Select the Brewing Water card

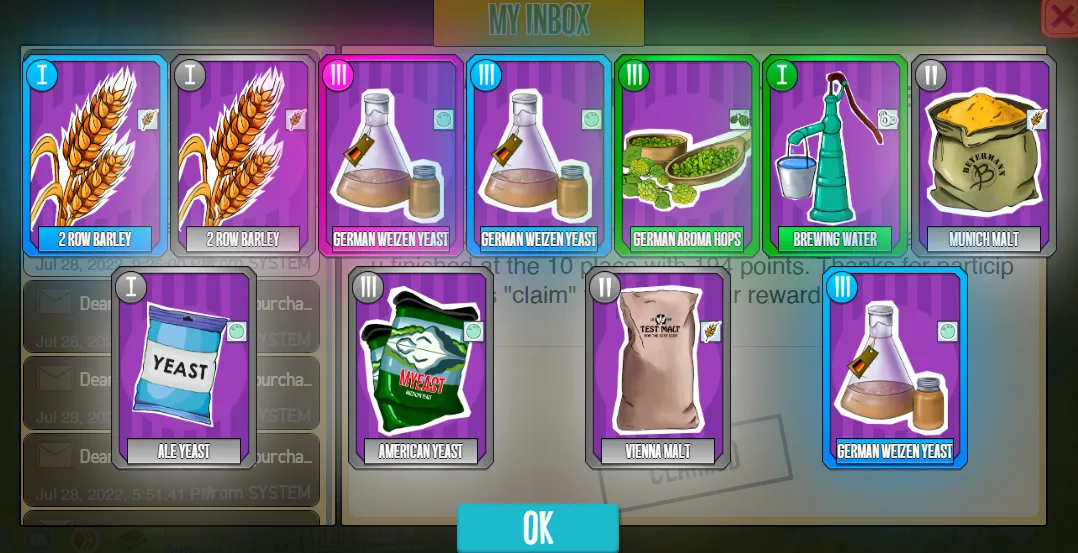(835, 155)
